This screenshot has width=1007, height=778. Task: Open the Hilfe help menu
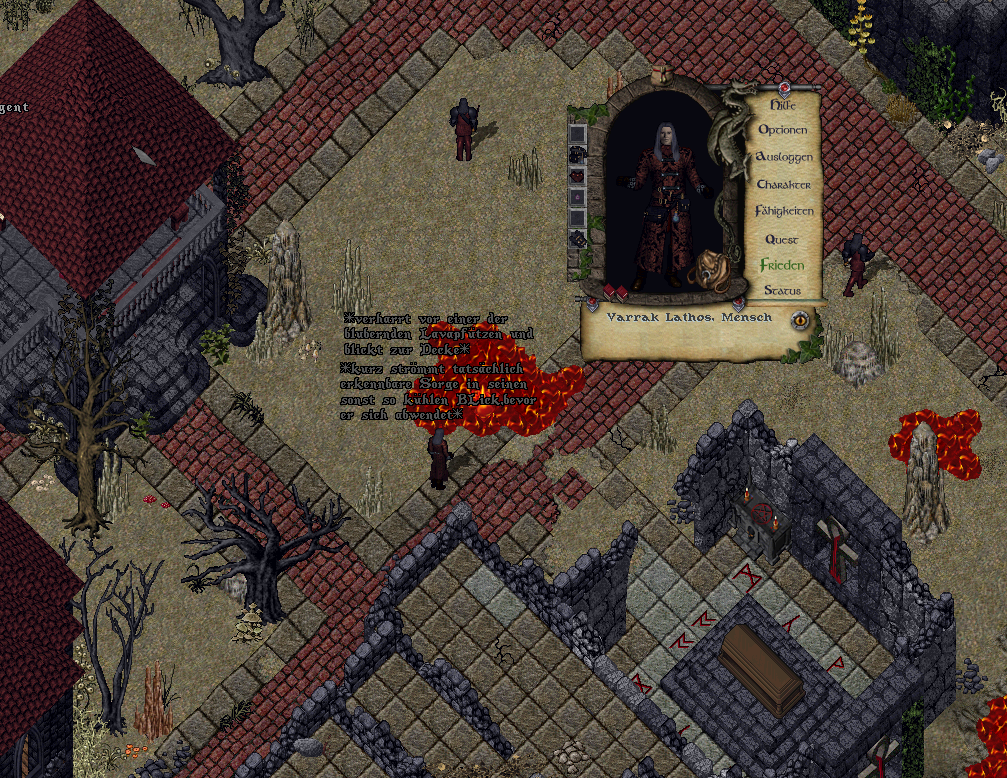click(x=783, y=103)
